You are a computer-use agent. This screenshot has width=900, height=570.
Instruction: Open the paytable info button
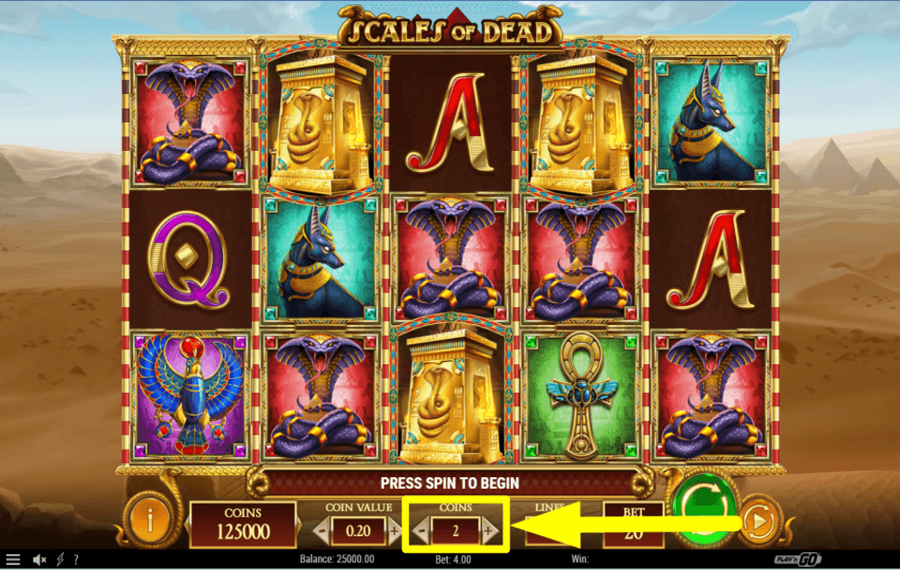click(x=150, y=520)
